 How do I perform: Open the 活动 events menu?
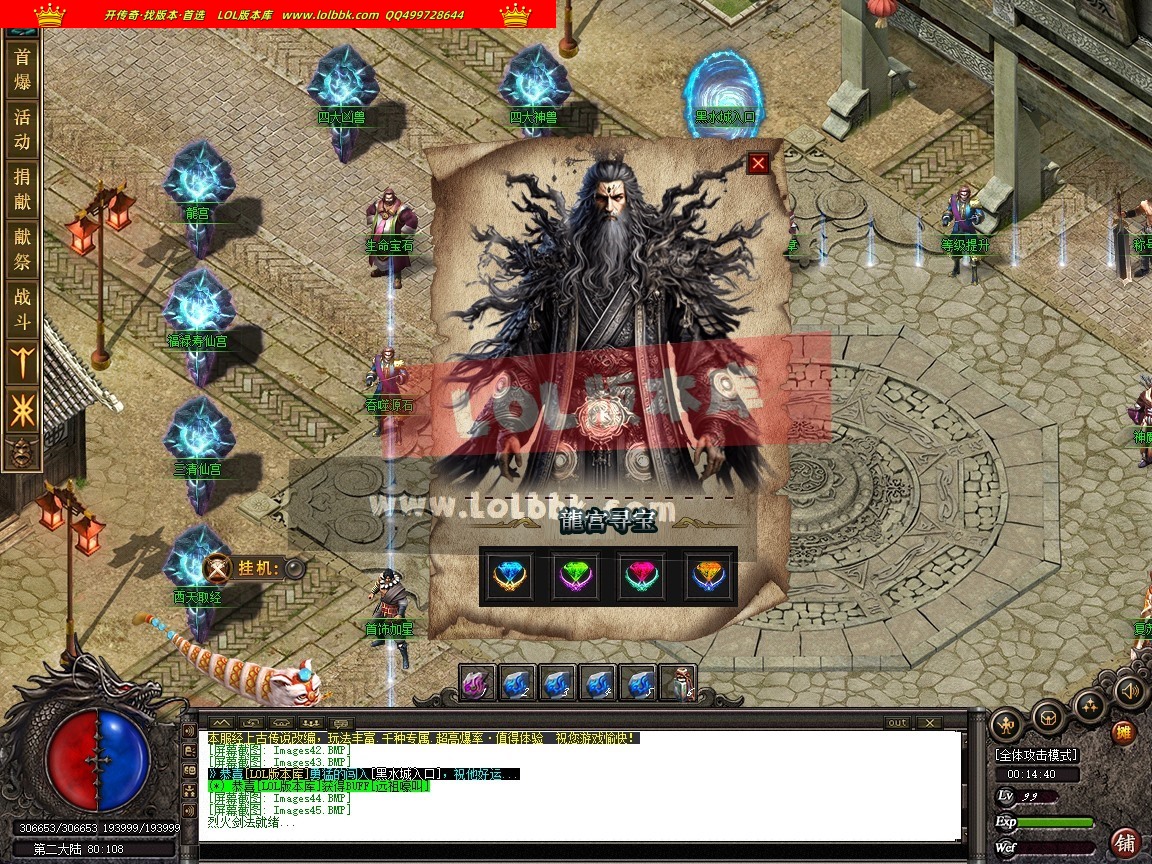[22, 129]
